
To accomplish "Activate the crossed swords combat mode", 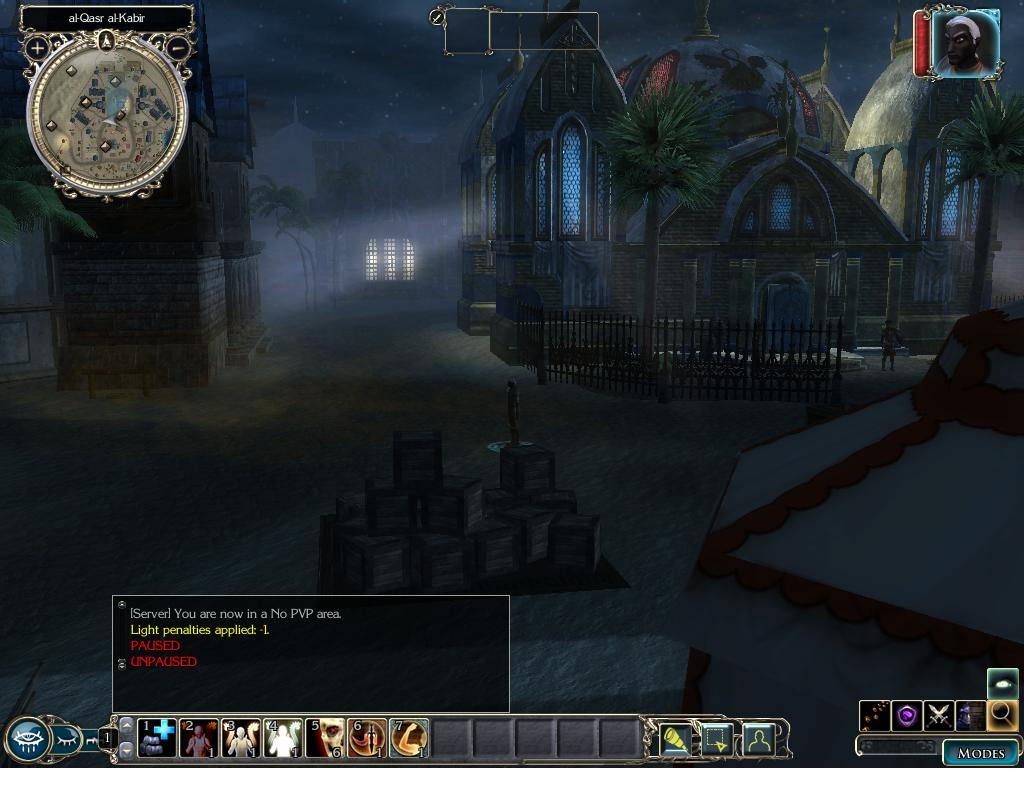I will point(939,715).
